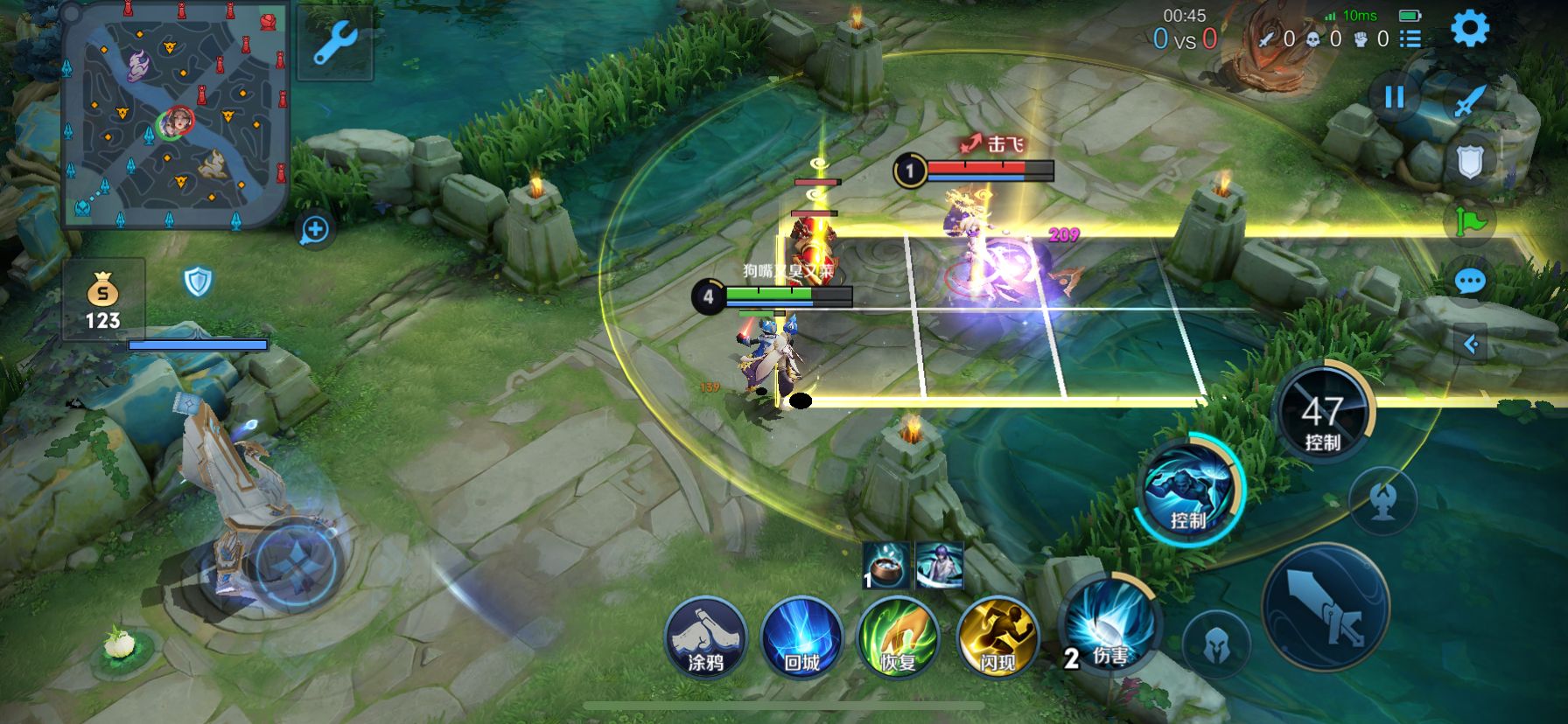Open the wrench tools panel
1568x724 pixels.
334,44
